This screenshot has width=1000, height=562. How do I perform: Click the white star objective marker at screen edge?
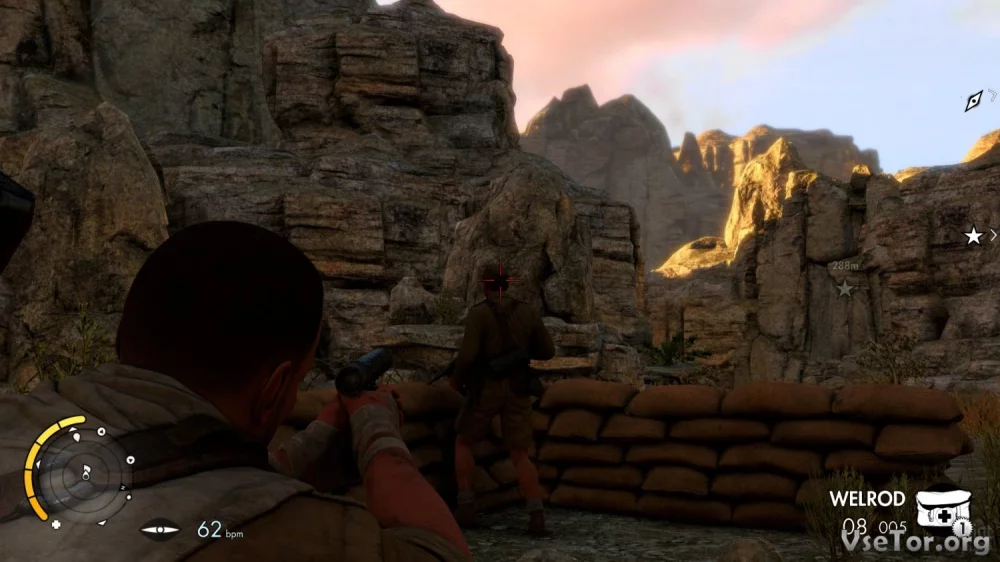point(973,236)
